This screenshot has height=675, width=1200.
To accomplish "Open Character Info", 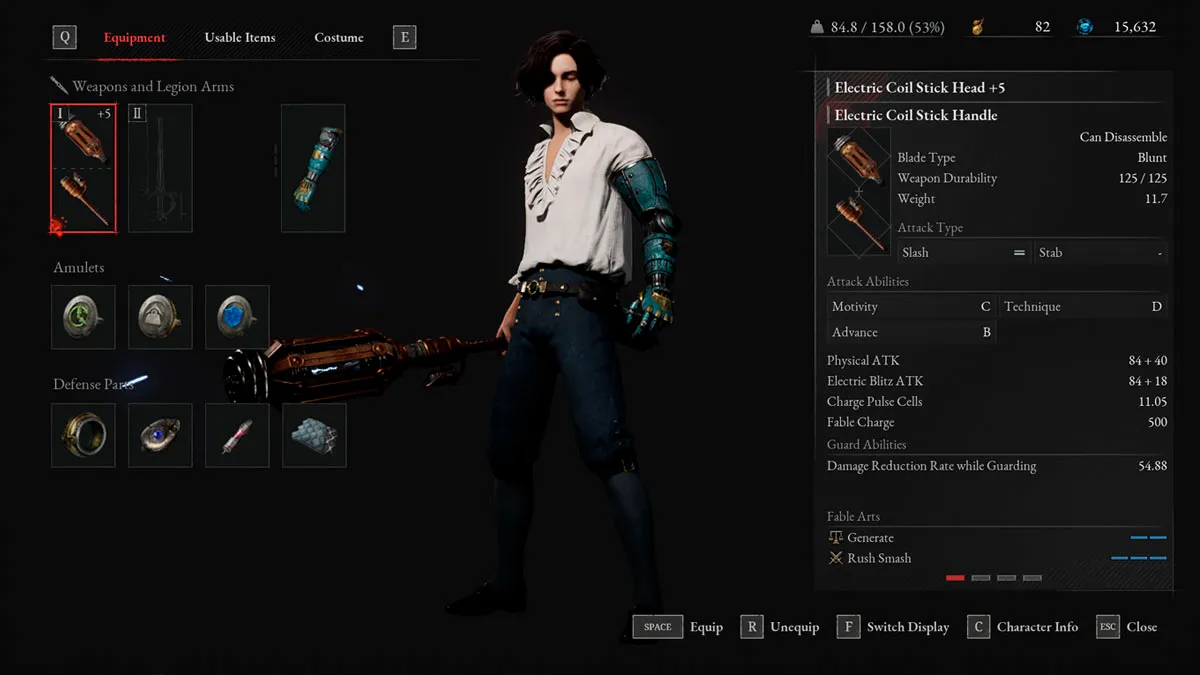I will [x=1023, y=627].
